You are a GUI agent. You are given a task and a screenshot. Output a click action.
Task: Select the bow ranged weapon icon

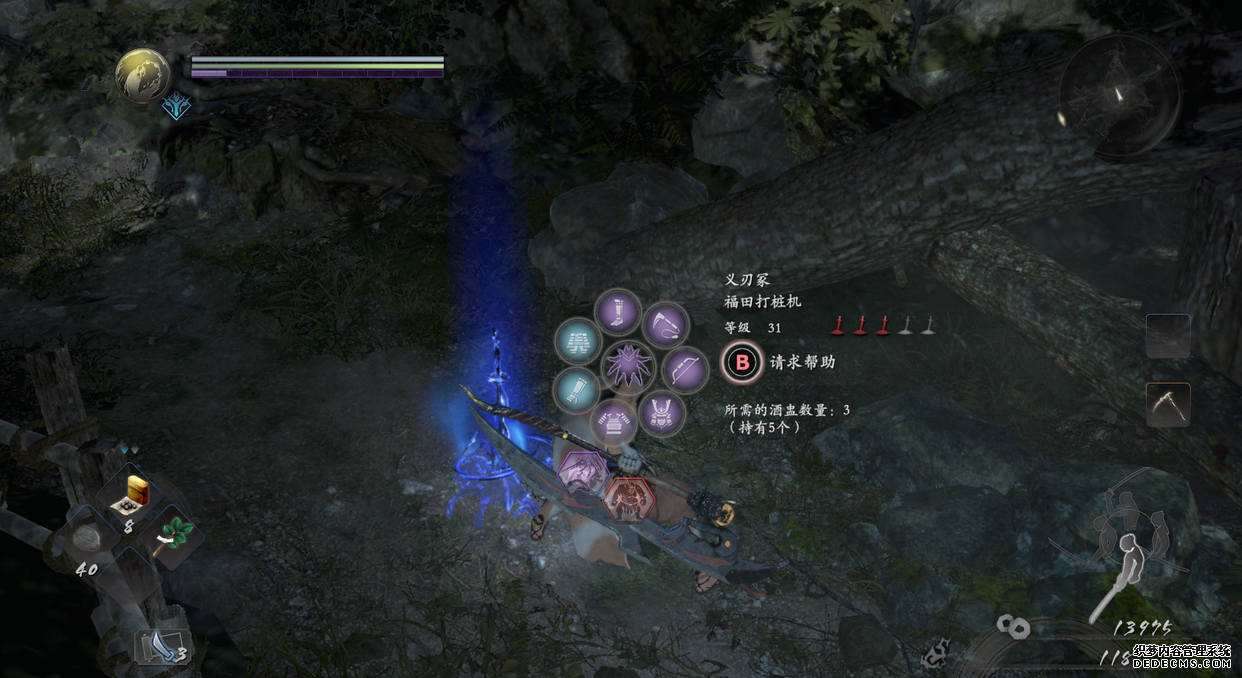tap(685, 368)
